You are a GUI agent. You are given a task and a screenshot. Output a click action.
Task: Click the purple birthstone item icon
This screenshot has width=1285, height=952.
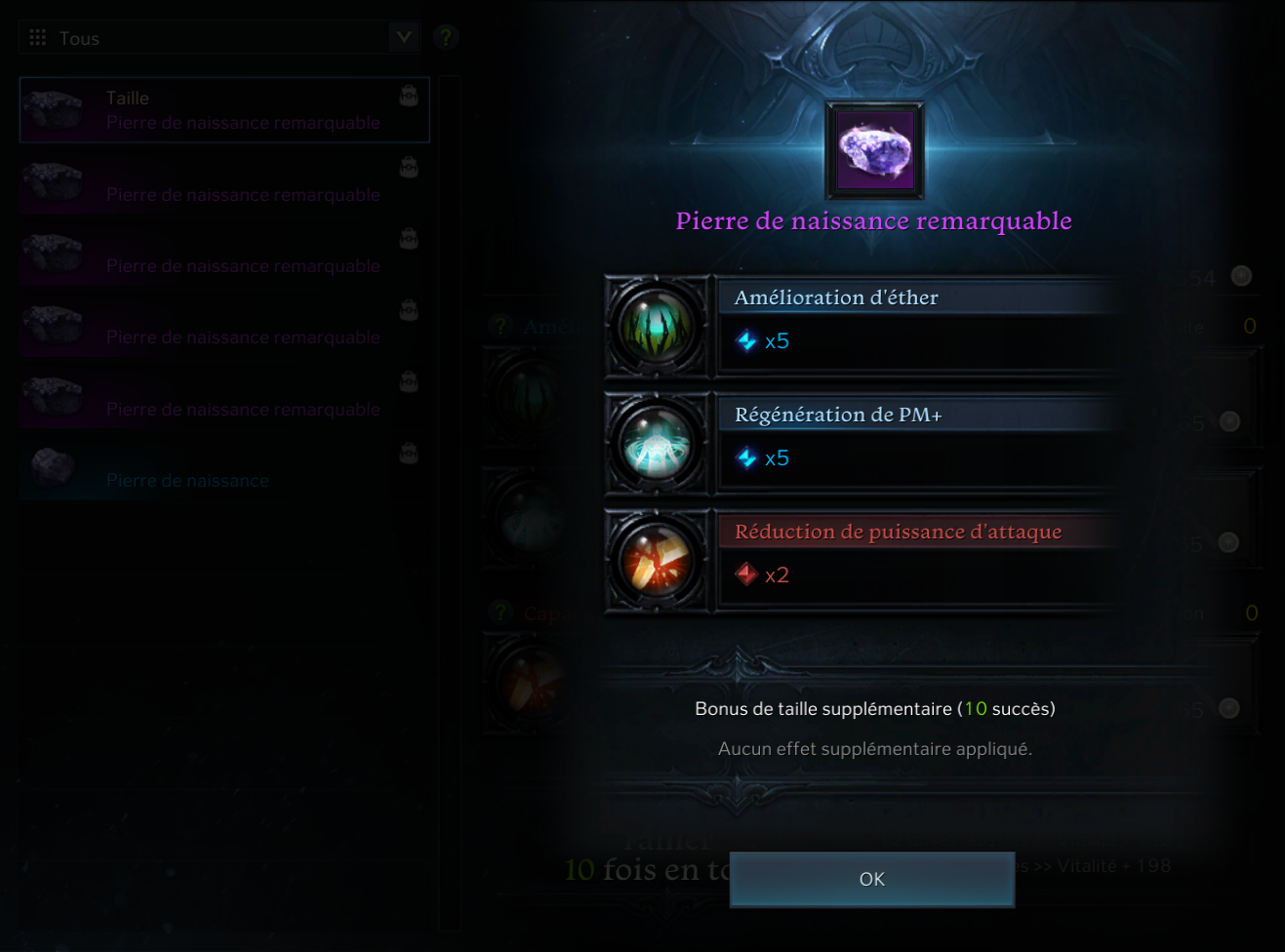point(874,151)
